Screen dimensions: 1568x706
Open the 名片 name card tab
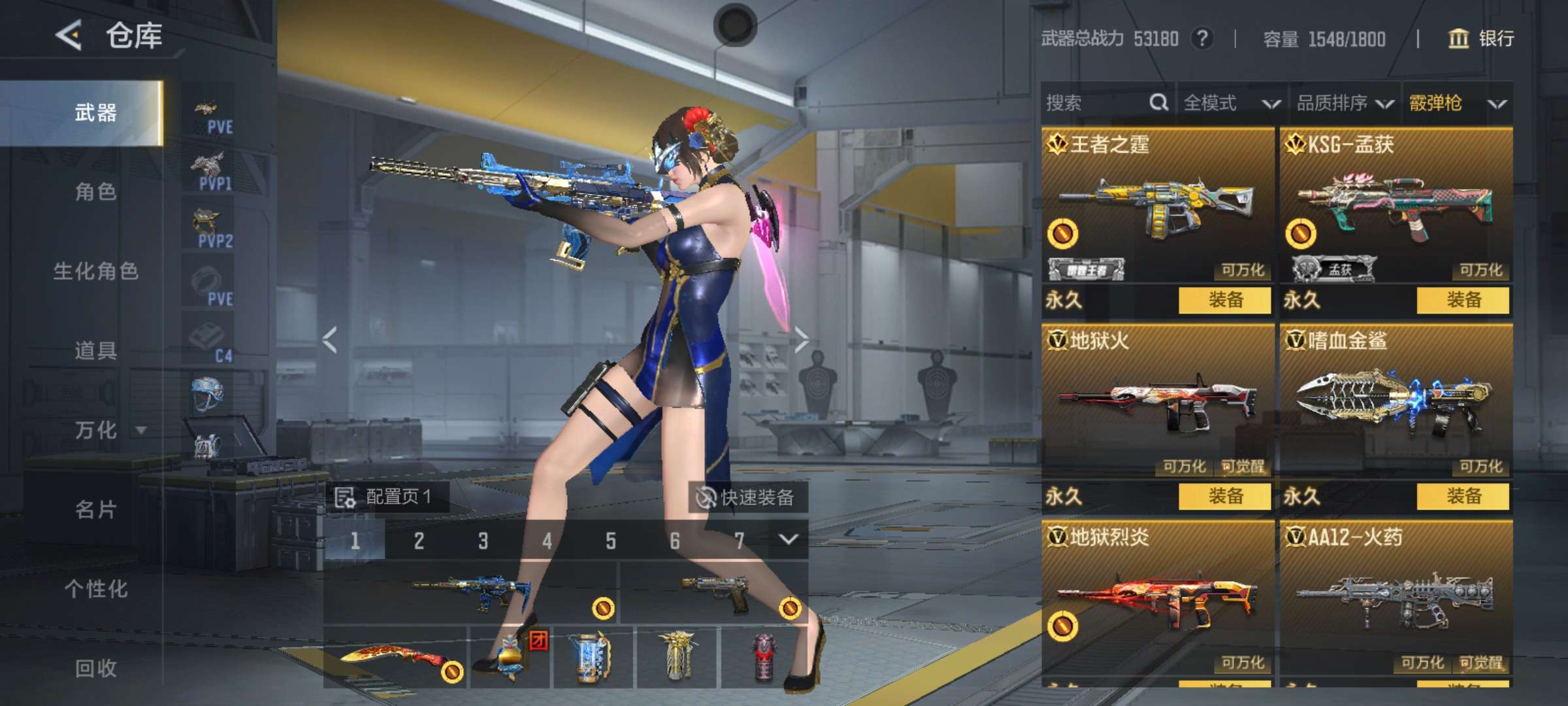point(95,510)
